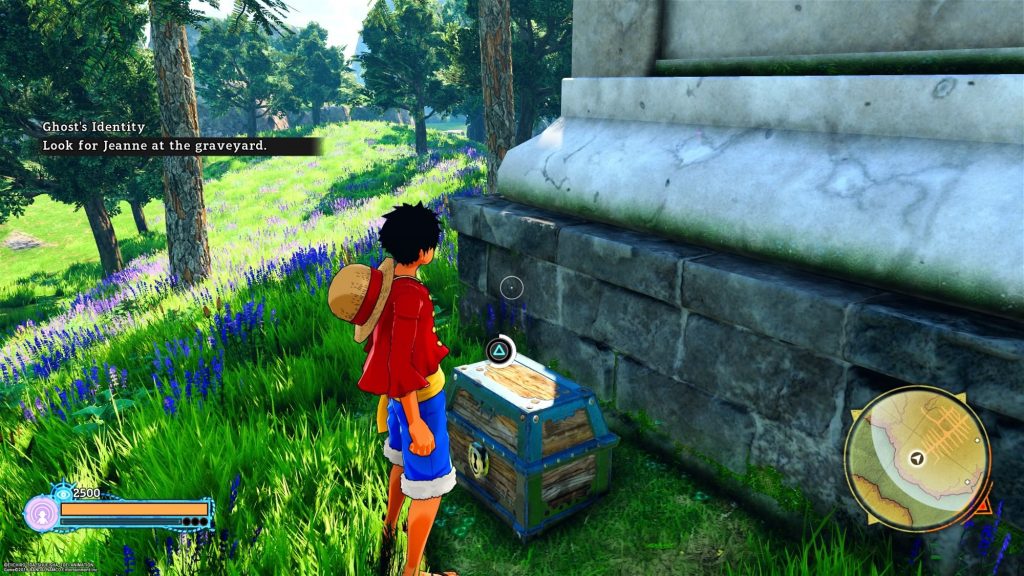Select the purple circular icon beside the health bar
This screenshot has height=576, width=1024.
click(41, 514)
